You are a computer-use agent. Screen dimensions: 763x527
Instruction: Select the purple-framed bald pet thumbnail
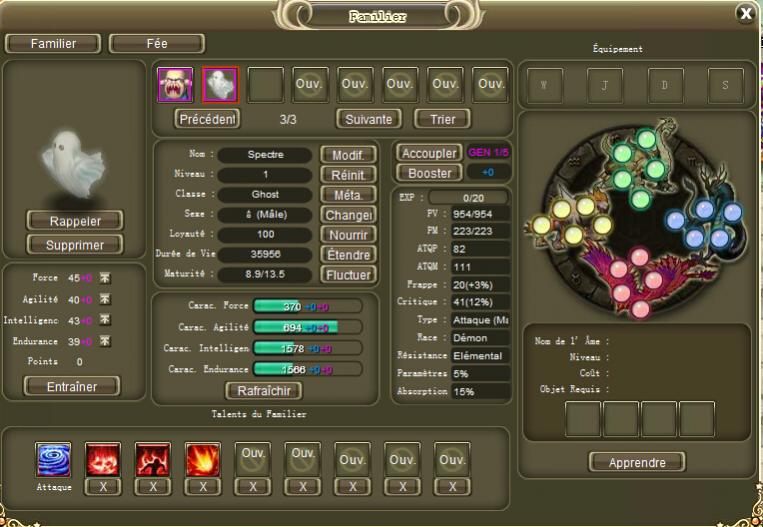click(x=175, y=85)
